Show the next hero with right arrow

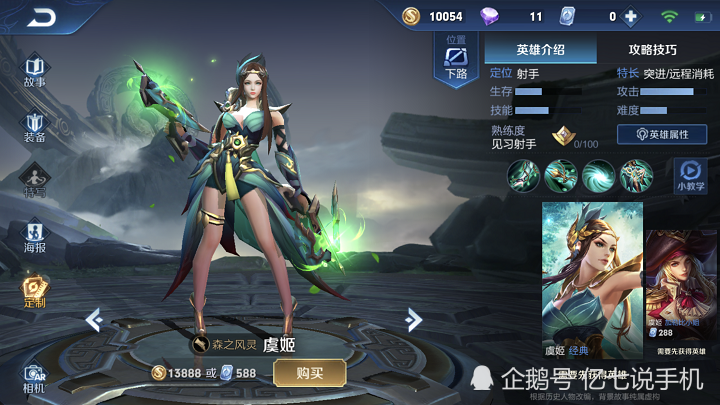(412, 319)
